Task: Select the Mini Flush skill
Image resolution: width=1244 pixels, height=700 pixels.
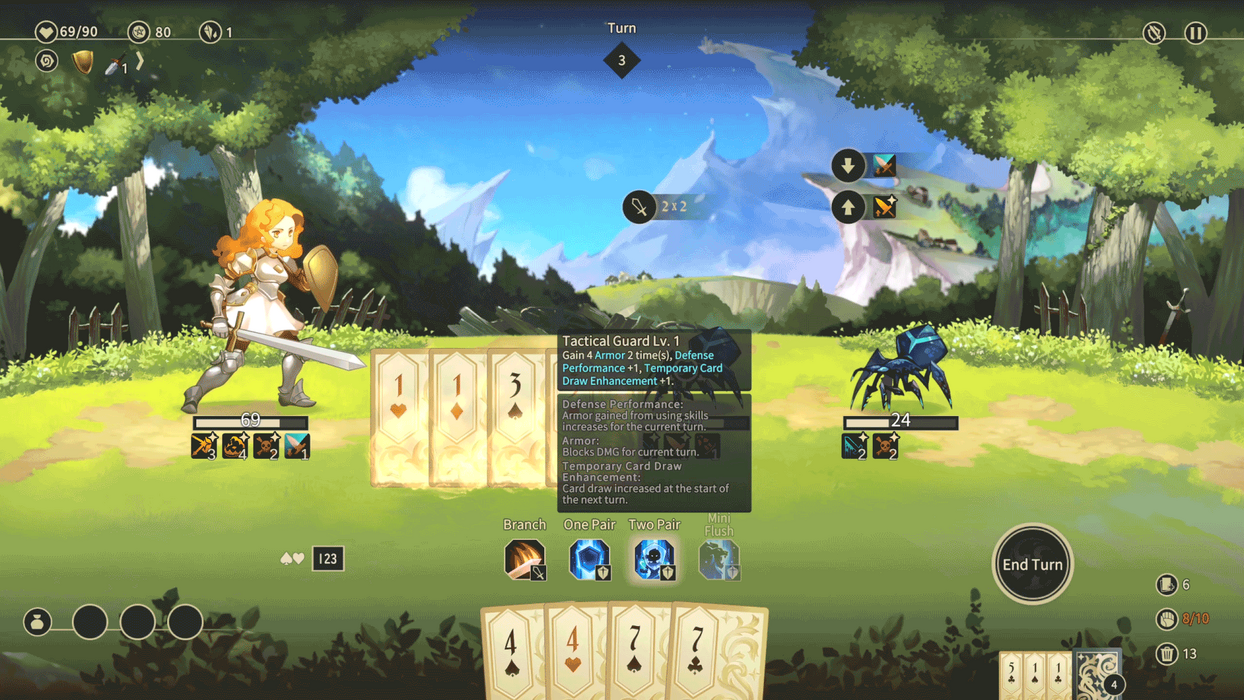Action: [718, 559]
